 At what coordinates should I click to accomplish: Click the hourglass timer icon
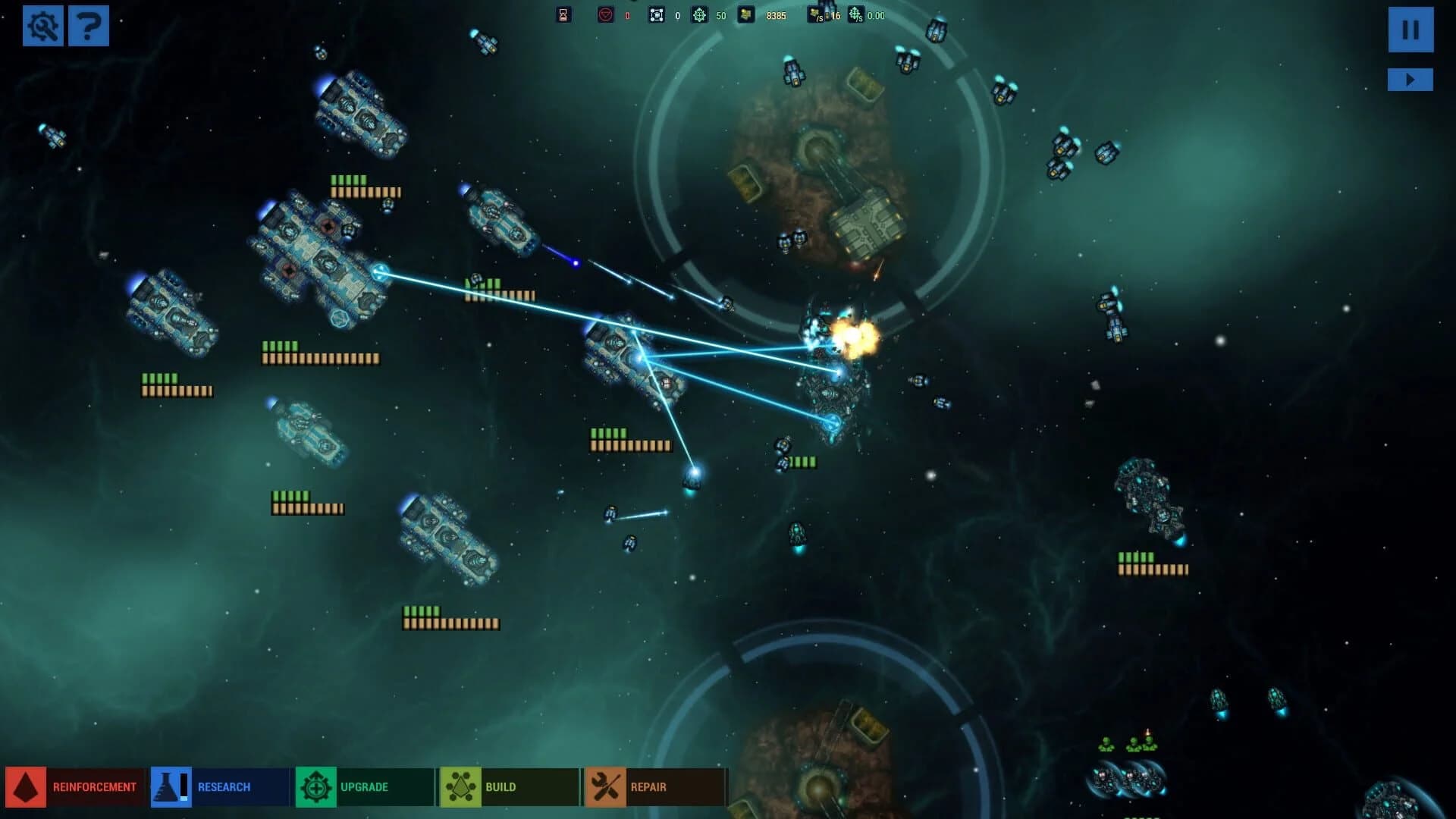coord(562,14)
